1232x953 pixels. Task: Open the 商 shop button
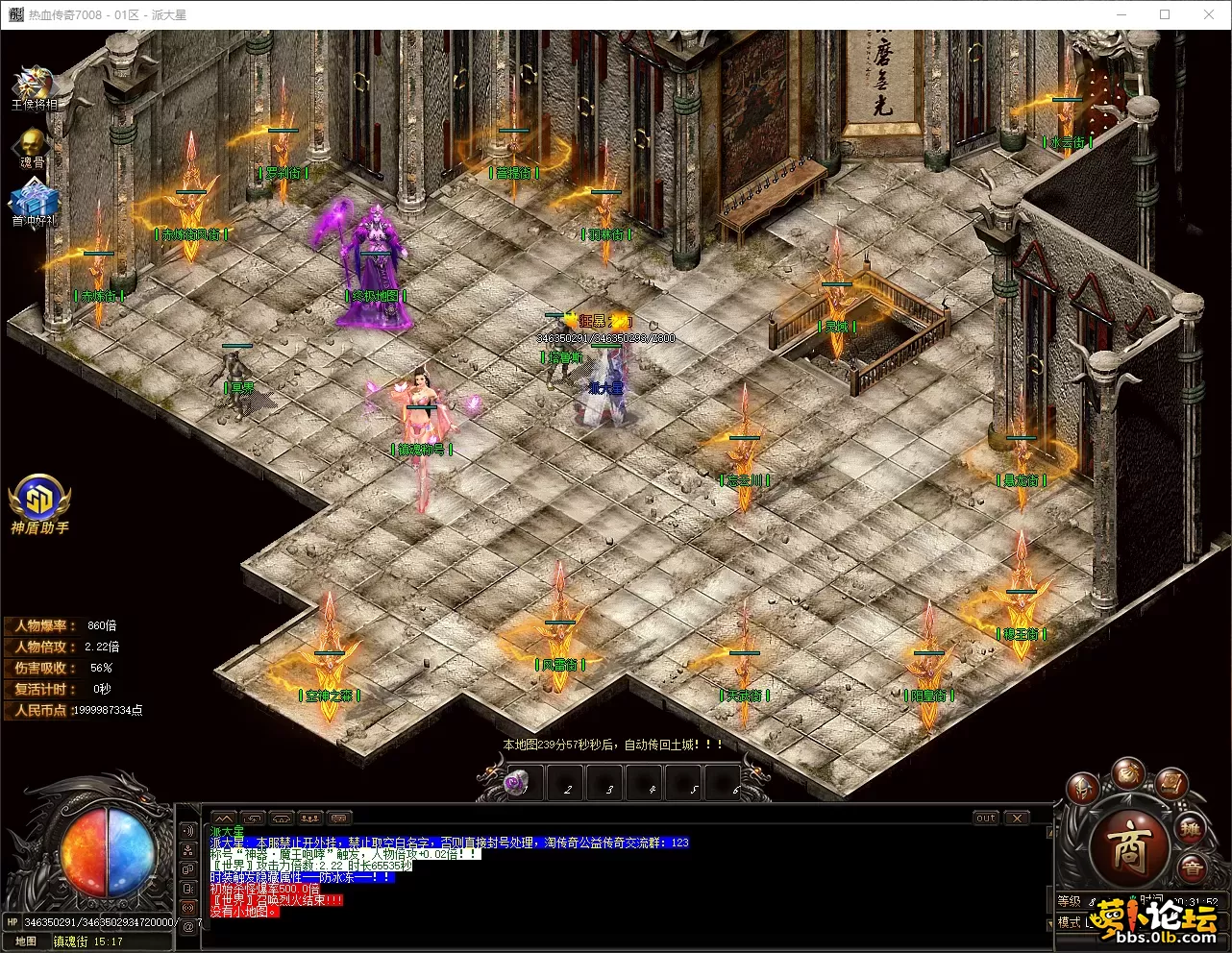[x=1128, y=847]
